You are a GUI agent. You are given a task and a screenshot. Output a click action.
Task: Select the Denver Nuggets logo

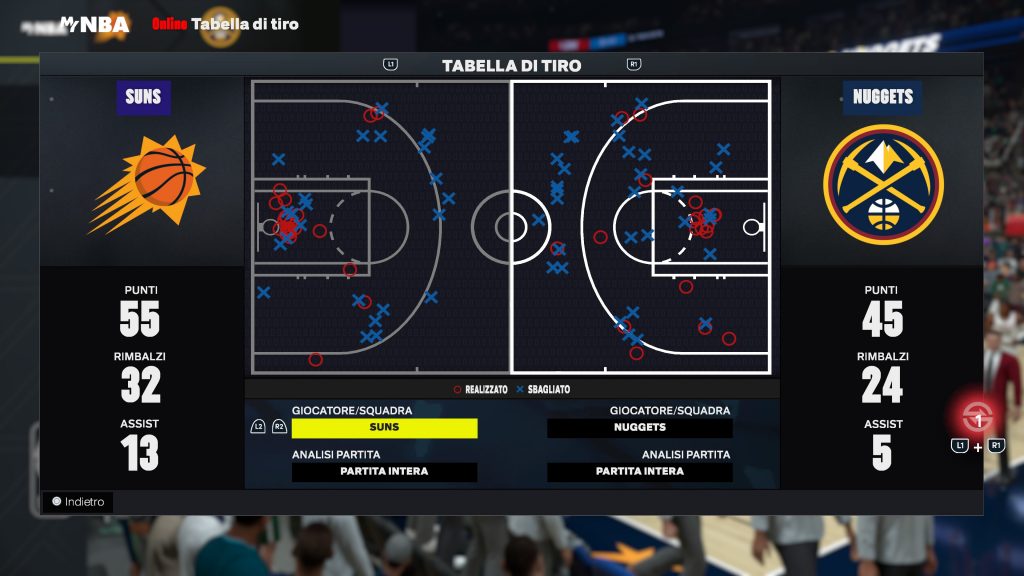point(882,184)
